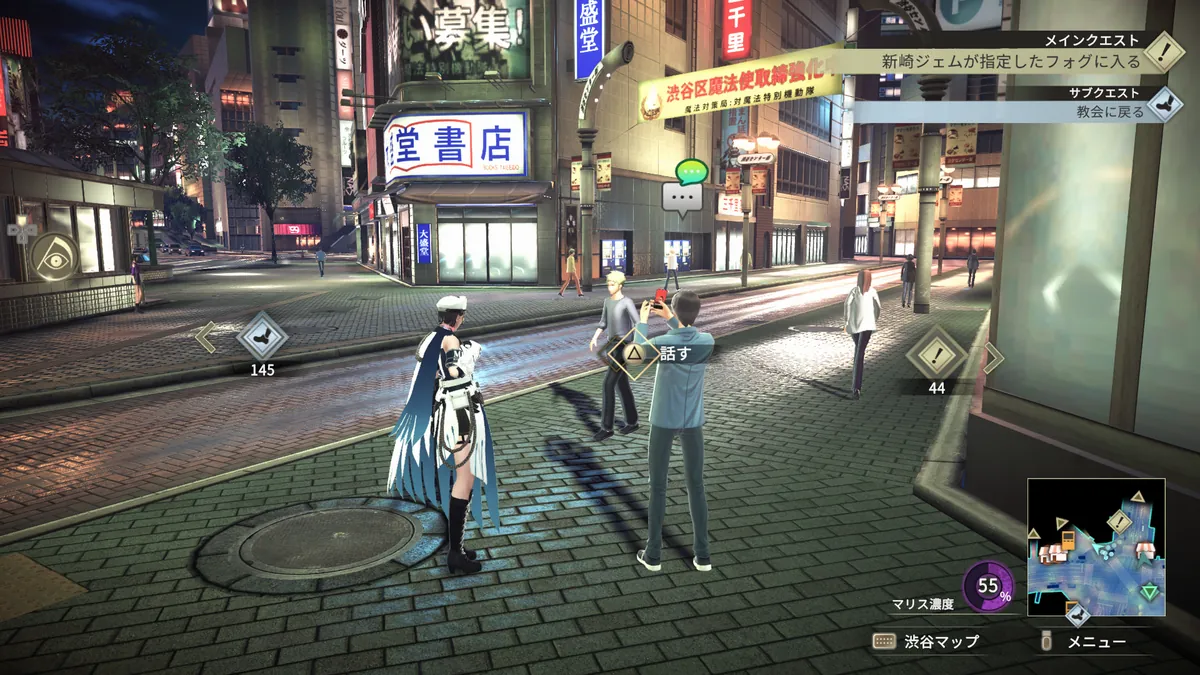The image size is (1200, 675).
Task: Click the orange vending machine icon on minimap
Action: [x=1066, y=541]
